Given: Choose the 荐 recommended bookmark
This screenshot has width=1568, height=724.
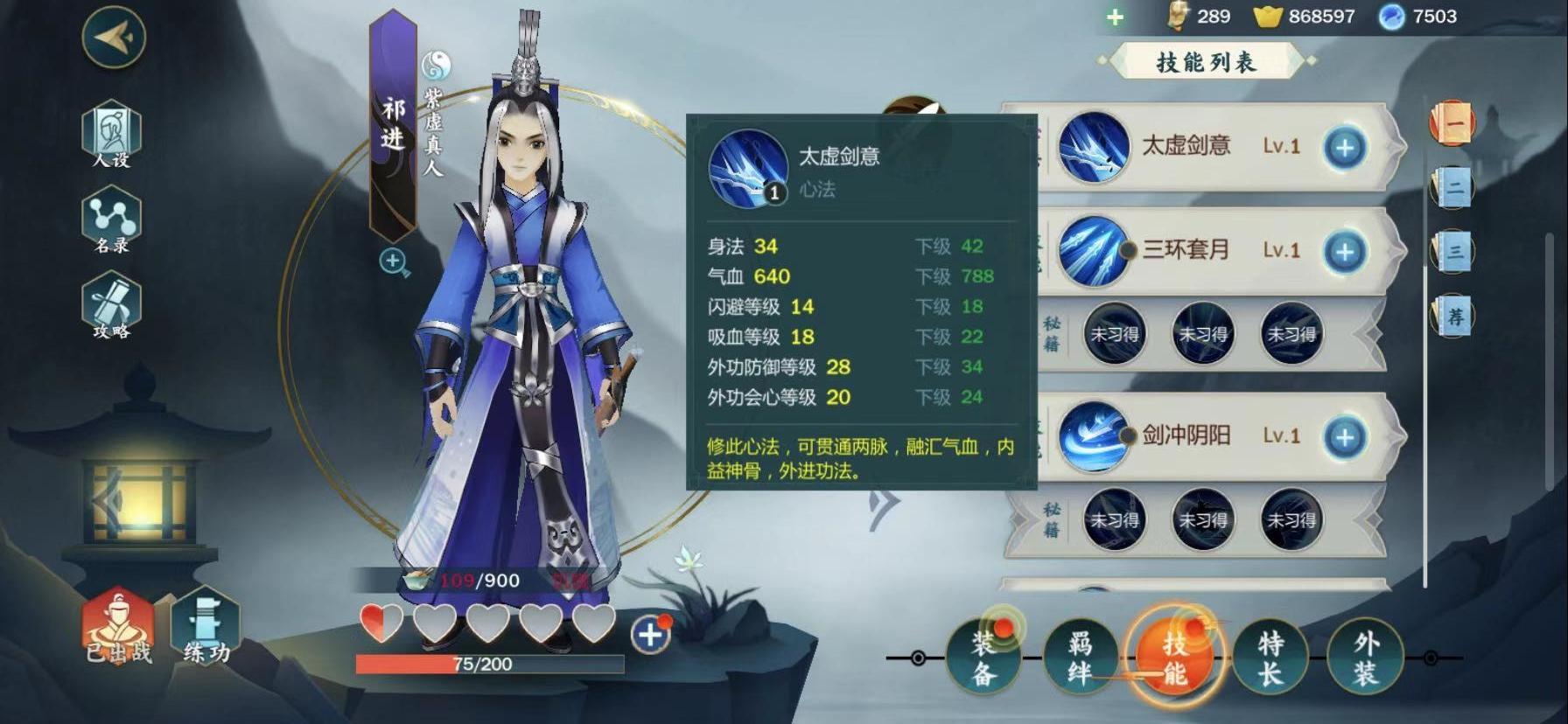Looking at the screenshot, I should point(1453,316).
